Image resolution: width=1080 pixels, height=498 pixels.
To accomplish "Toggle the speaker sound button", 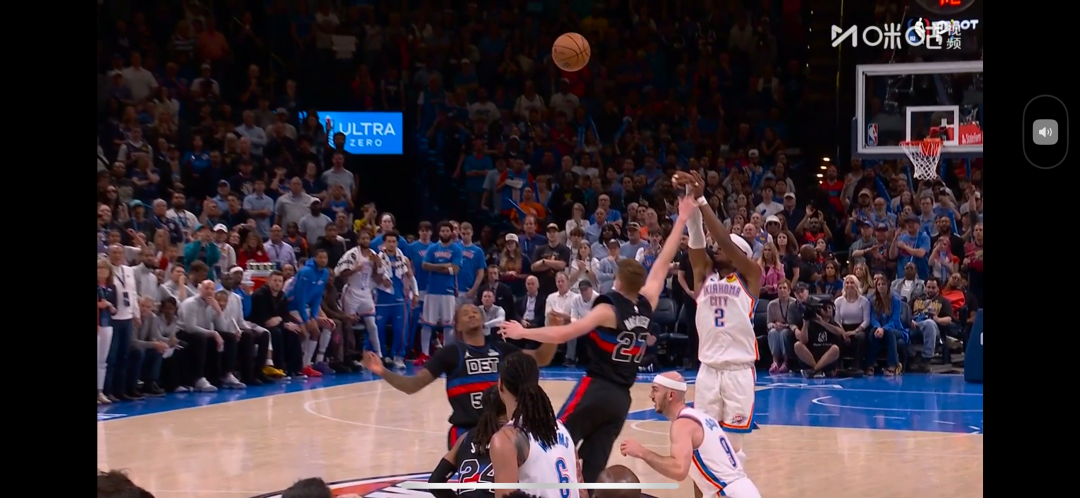I will pos(1045,132).
